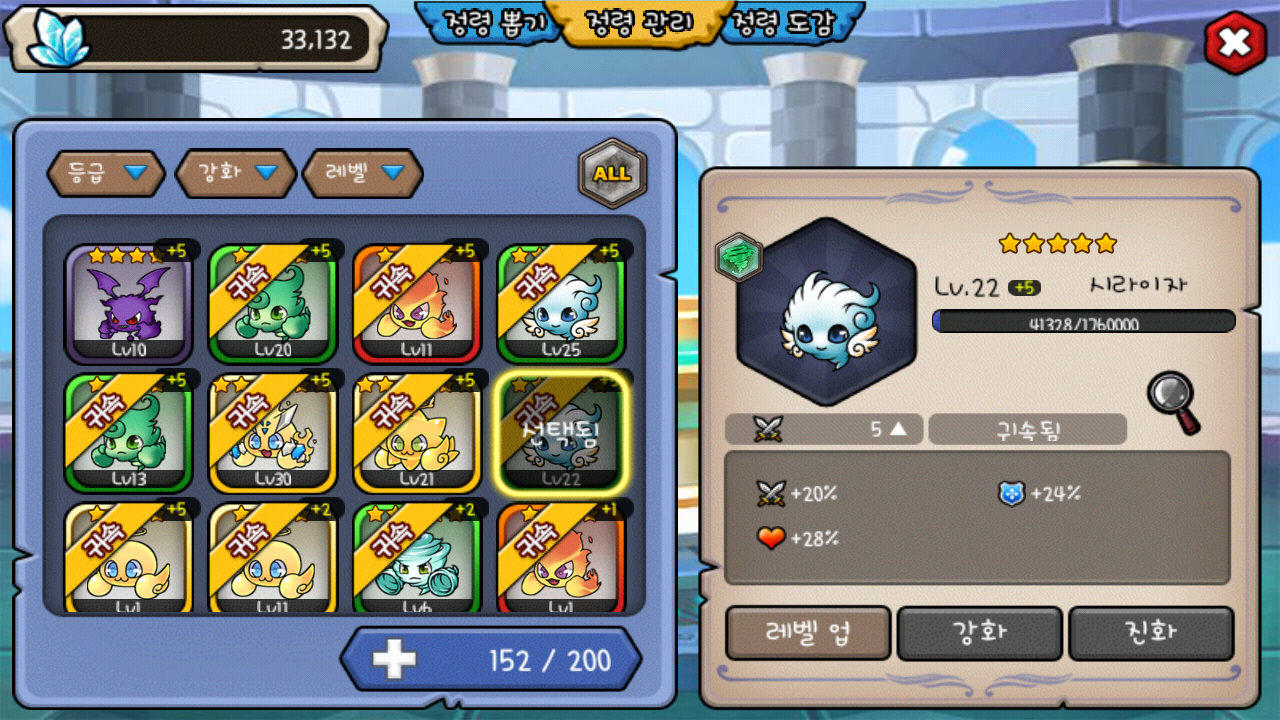The image size is (1280, 720).
Task: Open the 정령 관리 tab
Action: [640, 23]
